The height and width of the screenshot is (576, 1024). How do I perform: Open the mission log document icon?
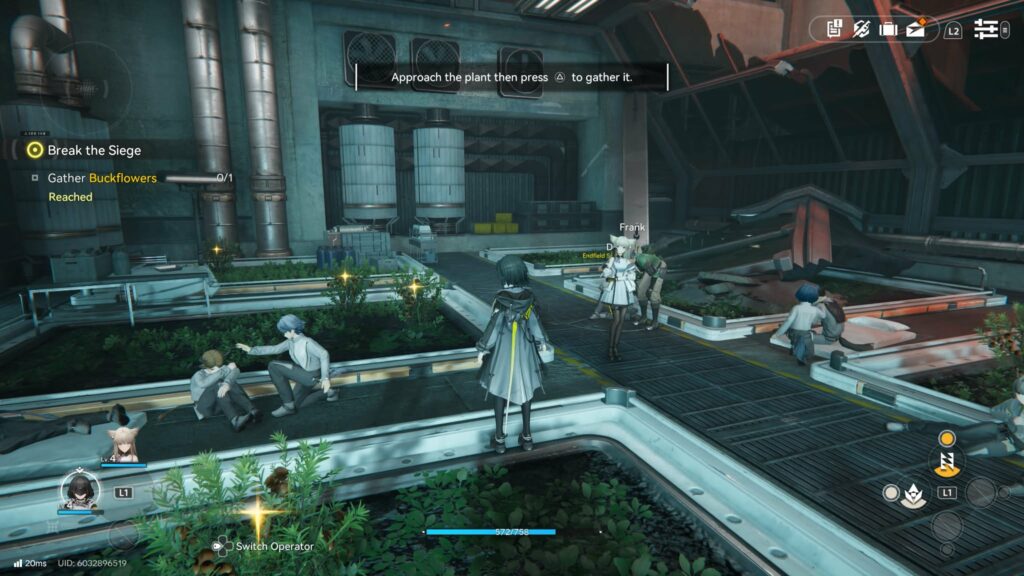point(834,30)
